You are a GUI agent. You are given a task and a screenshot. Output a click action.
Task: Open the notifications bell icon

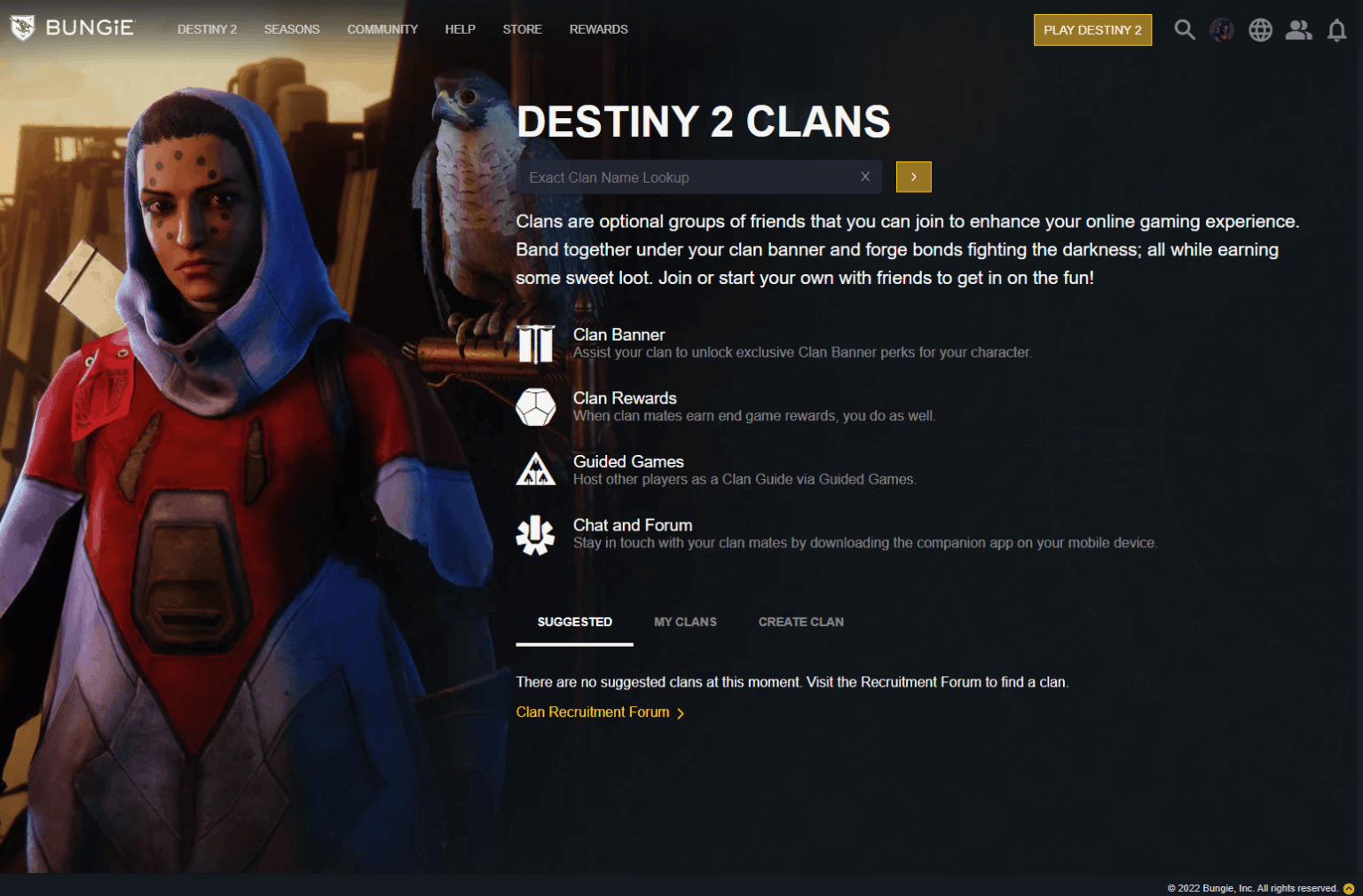click(x=1336, y=30)
